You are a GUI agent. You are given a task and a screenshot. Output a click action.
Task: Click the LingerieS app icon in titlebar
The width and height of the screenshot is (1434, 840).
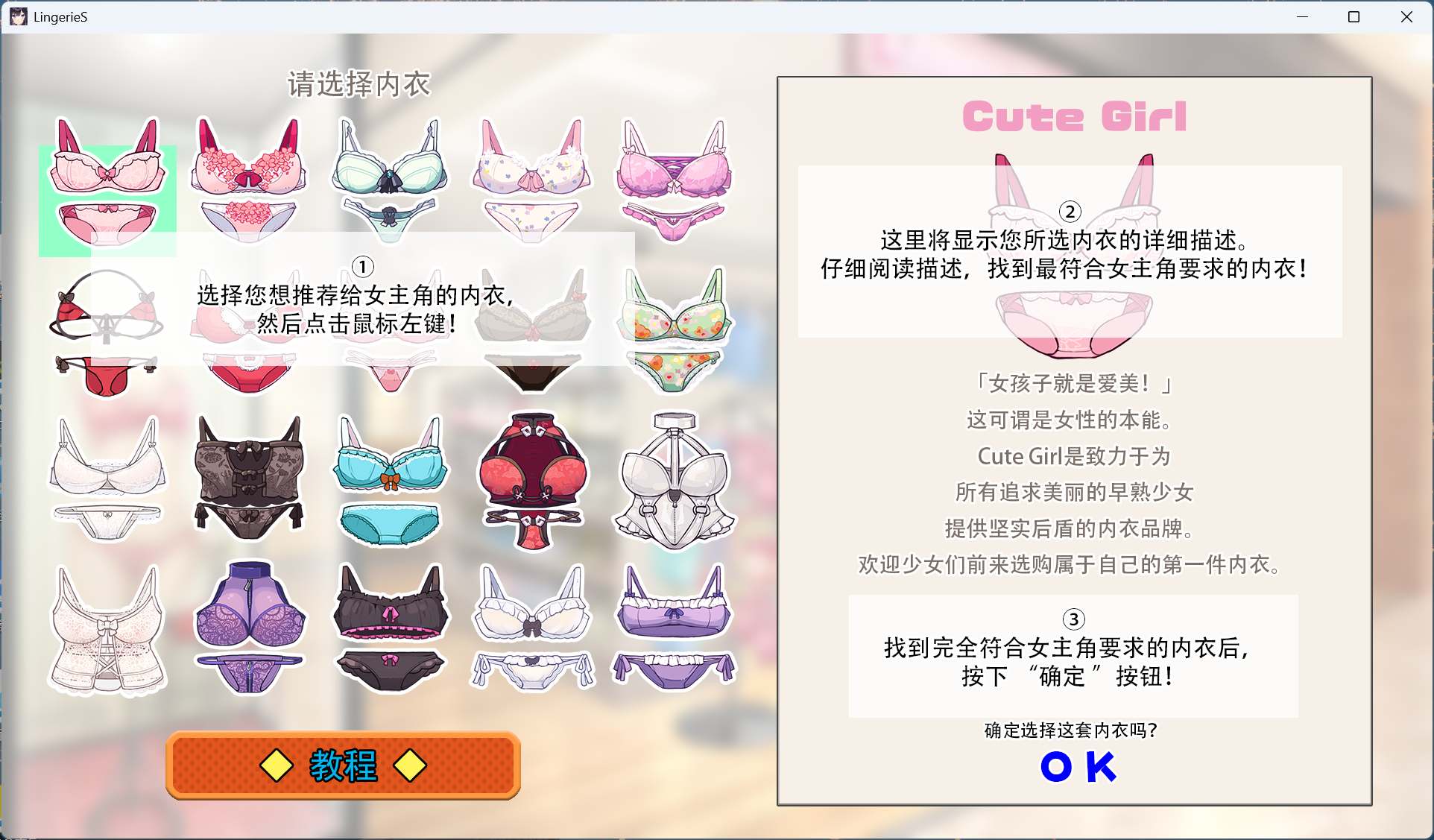tap(18, 16)
